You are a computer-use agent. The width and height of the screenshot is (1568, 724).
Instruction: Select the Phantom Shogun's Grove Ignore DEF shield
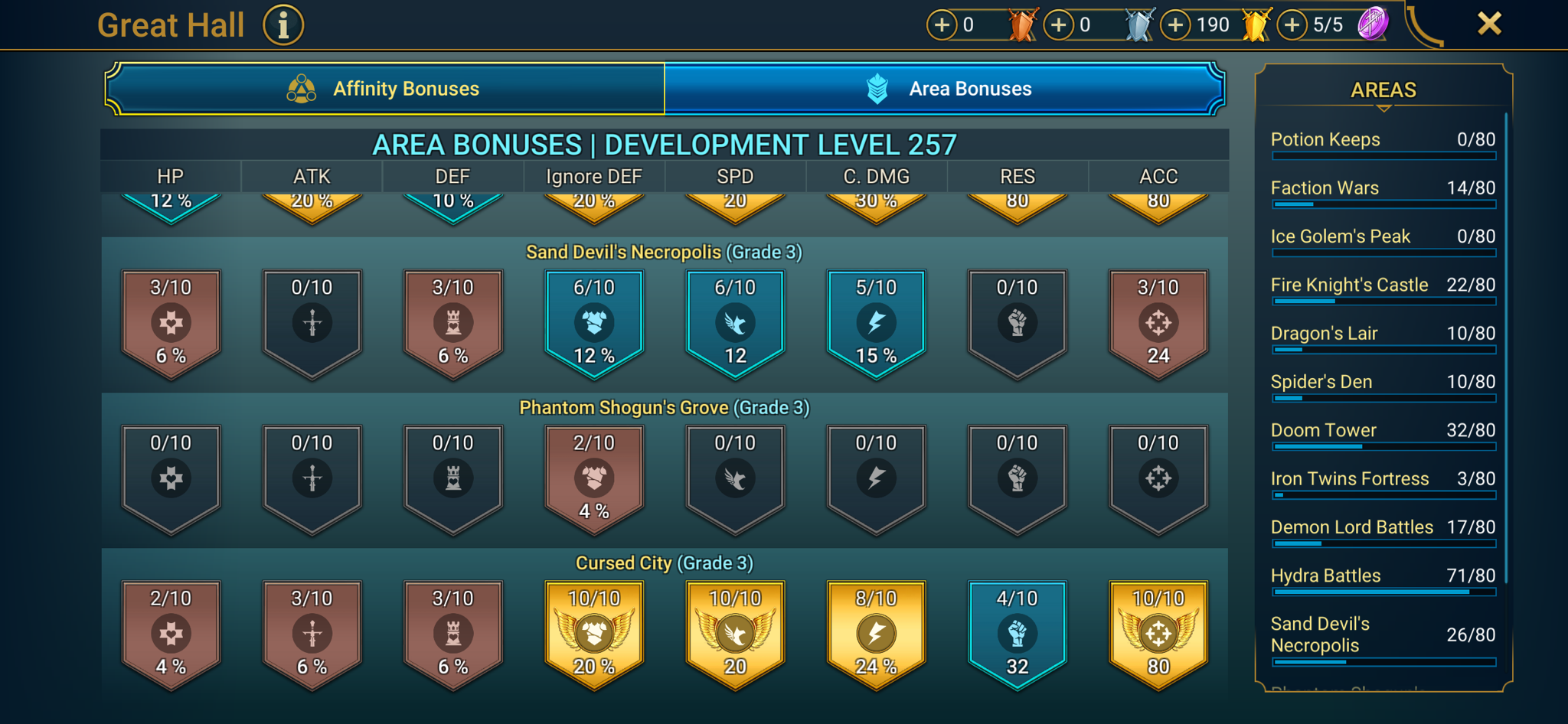[593, 478]
